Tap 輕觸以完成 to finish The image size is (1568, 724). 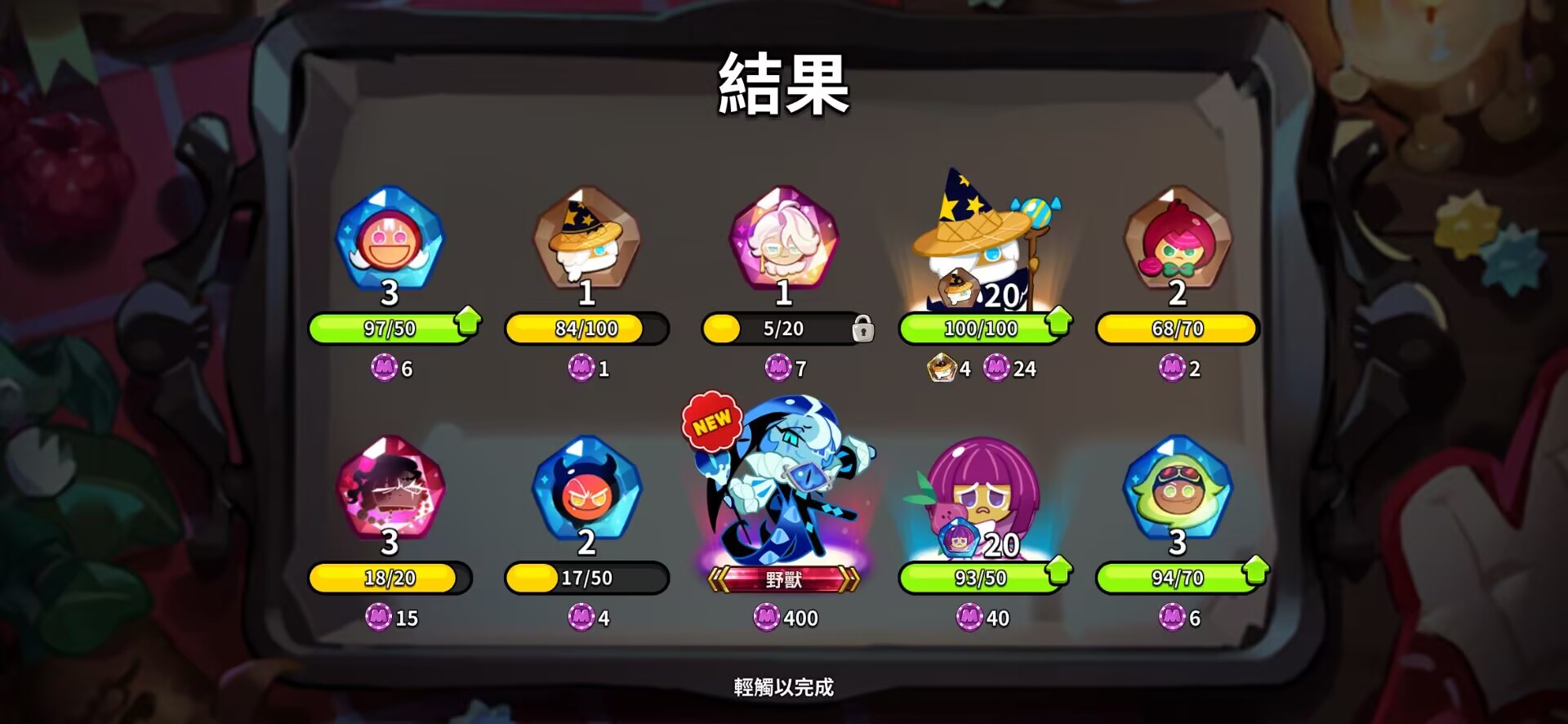(782, 688)
